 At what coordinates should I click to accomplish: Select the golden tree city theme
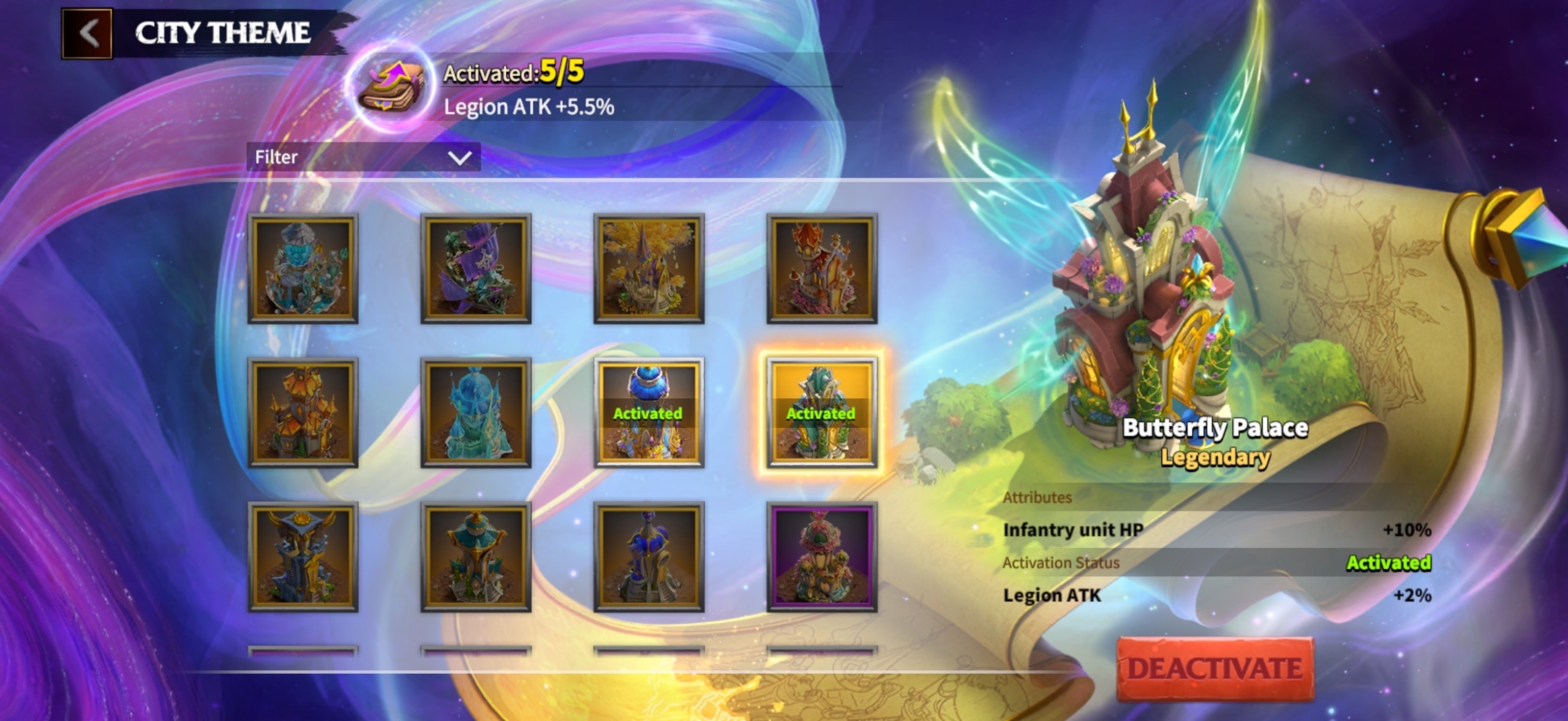pos(649,268)
